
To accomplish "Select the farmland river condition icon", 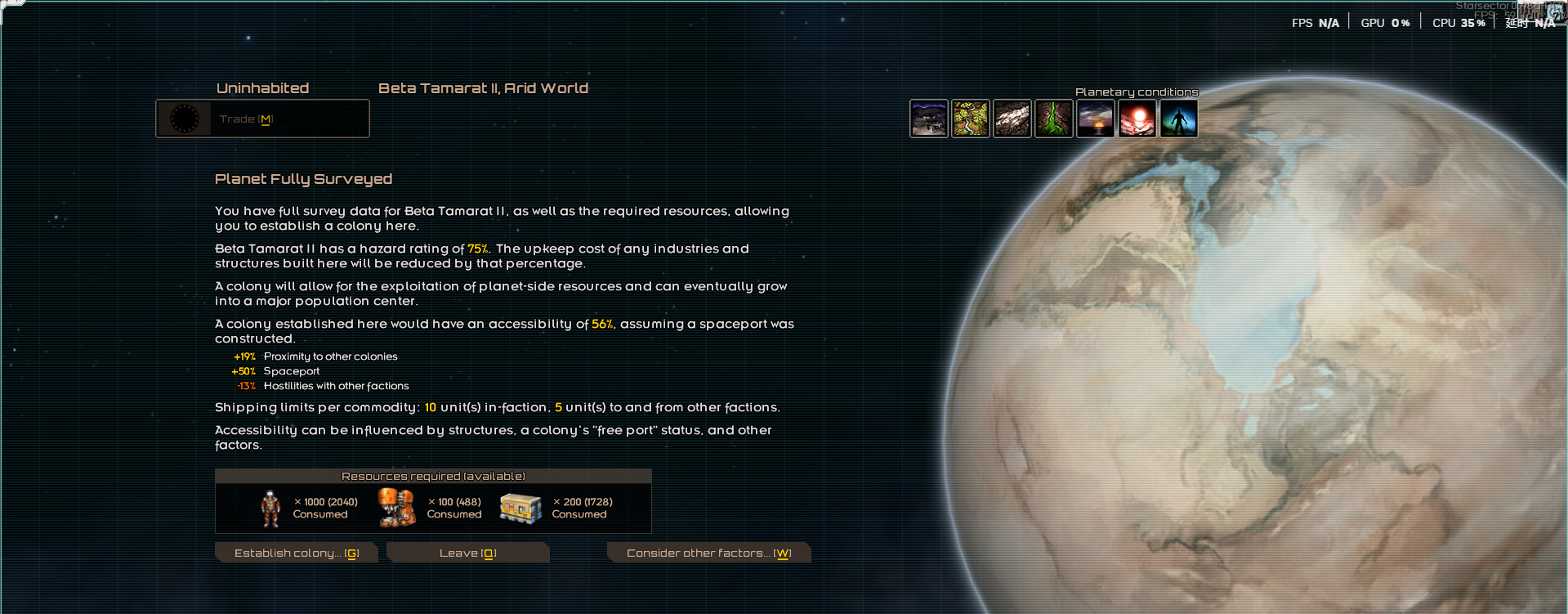I will tap(971, 119).
